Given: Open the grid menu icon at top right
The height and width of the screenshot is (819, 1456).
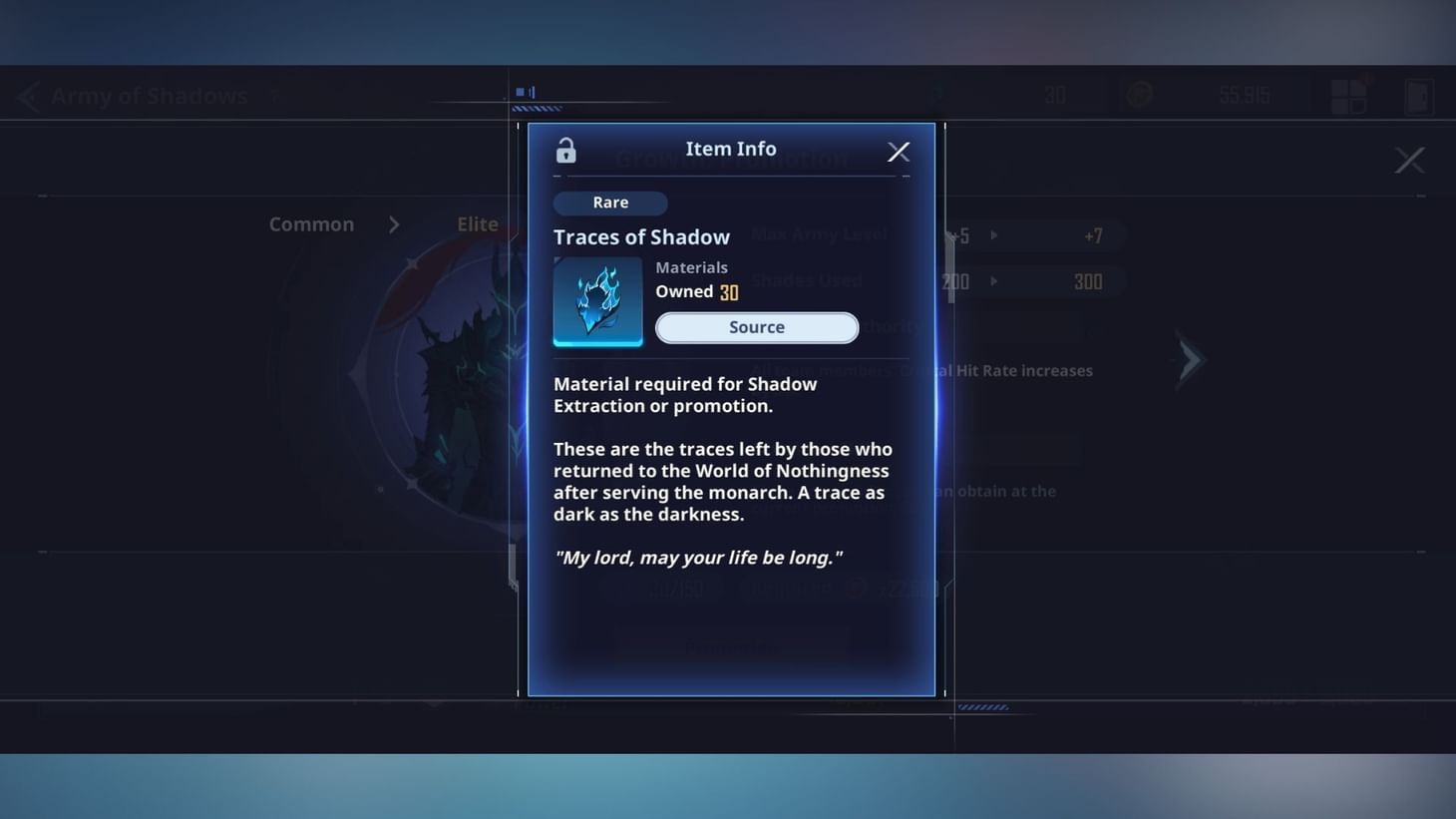Looking at the screenshot, I should (x=1348, y=95).
